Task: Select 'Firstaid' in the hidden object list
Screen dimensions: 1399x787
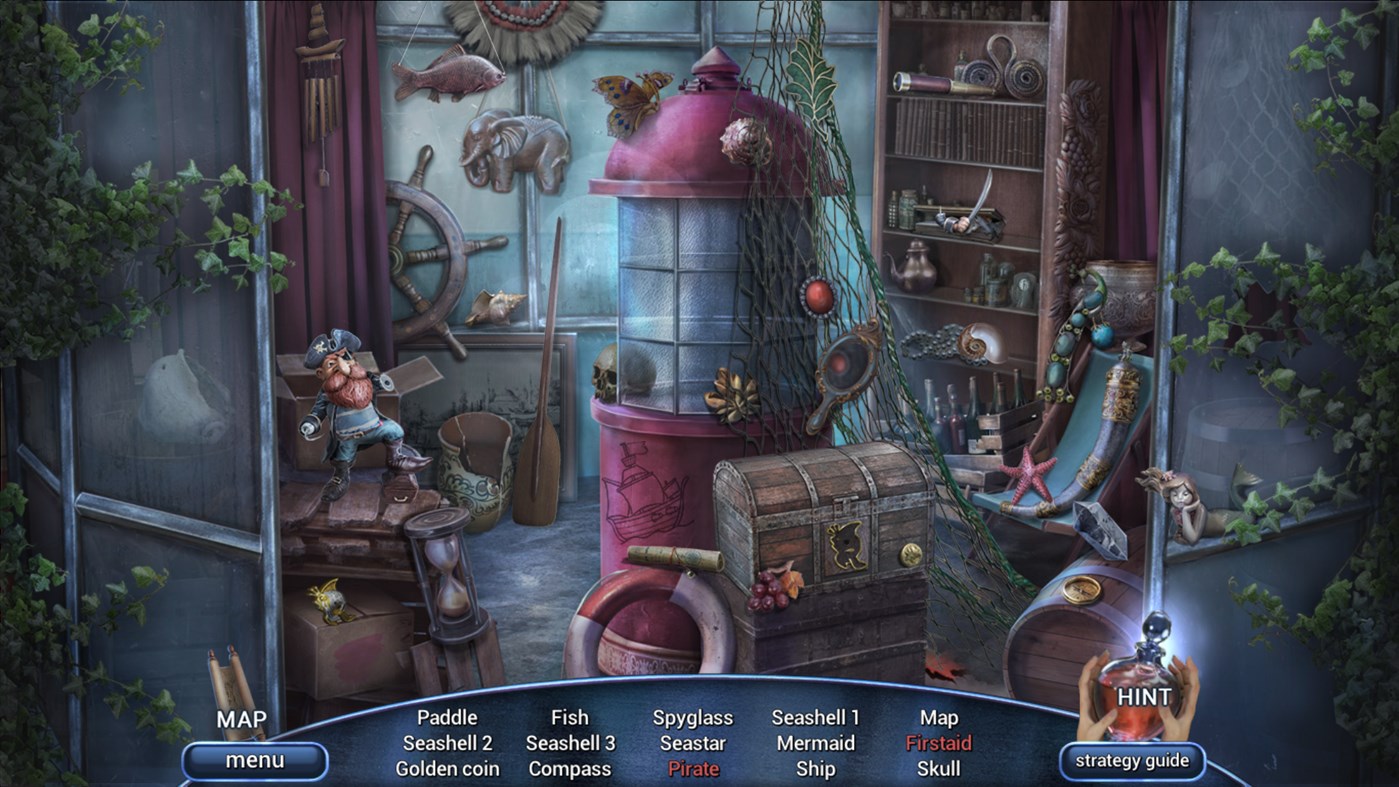Action: [x=938, y=743]
